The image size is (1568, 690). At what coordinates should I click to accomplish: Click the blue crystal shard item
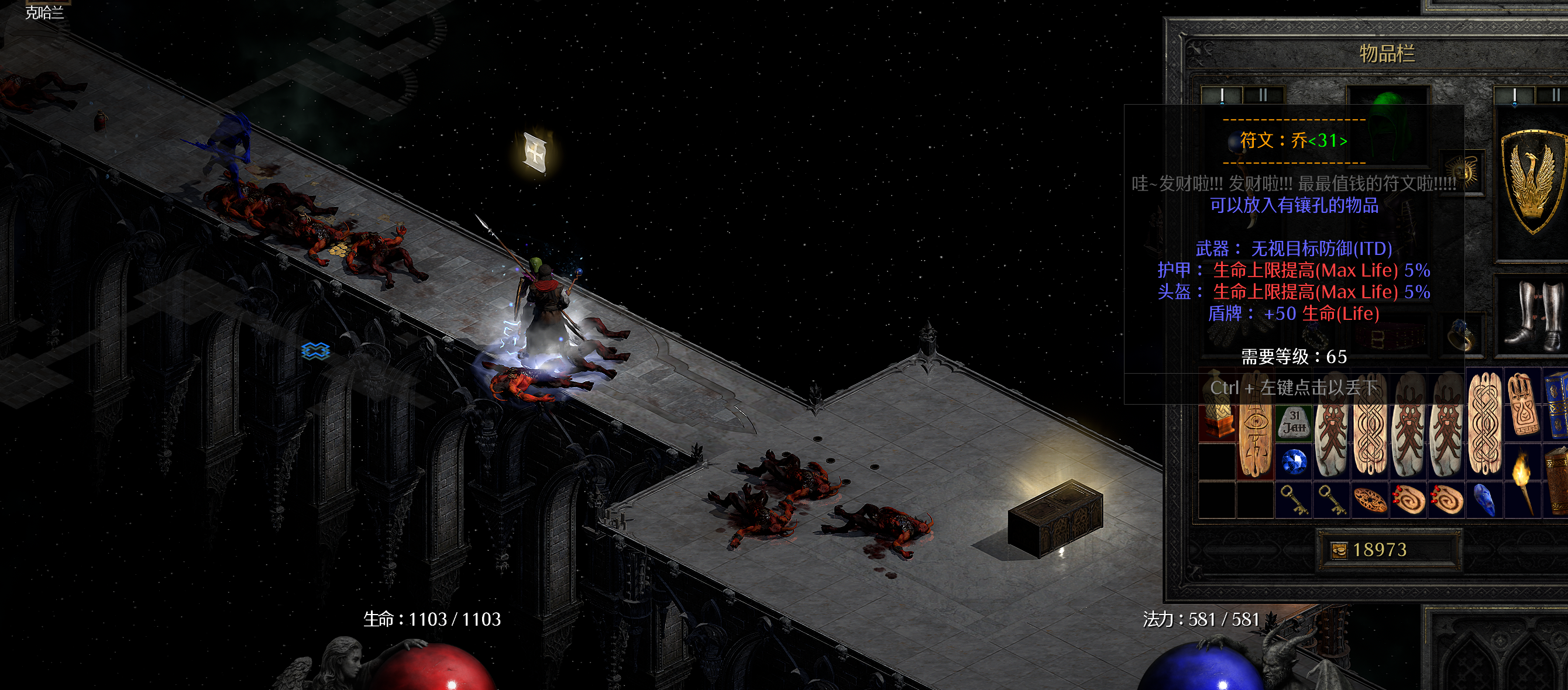(x=1486, y=500)
